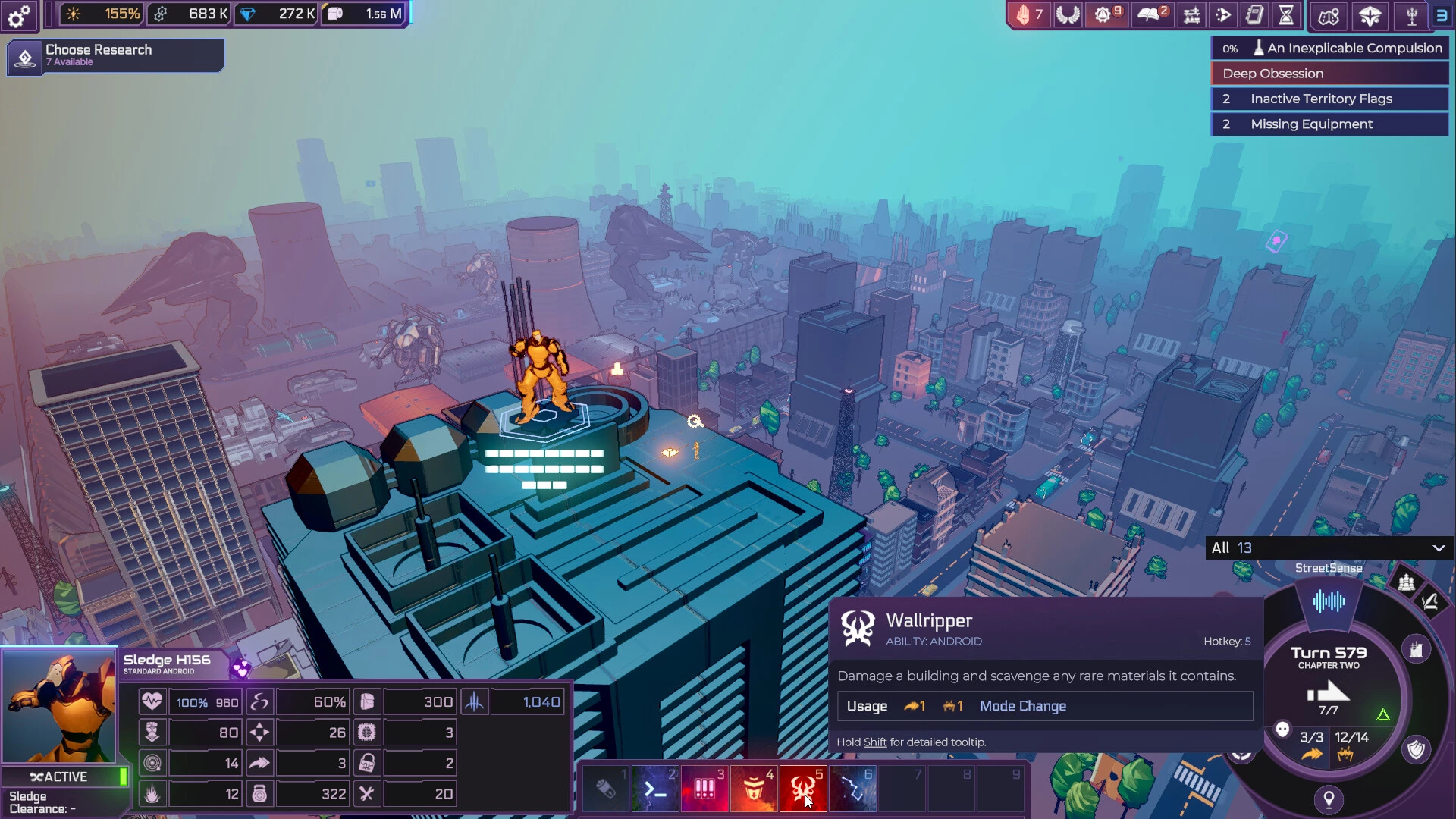Open the book icon with 2 badge
The image size is (1456, 819).
click(1151, 14)
